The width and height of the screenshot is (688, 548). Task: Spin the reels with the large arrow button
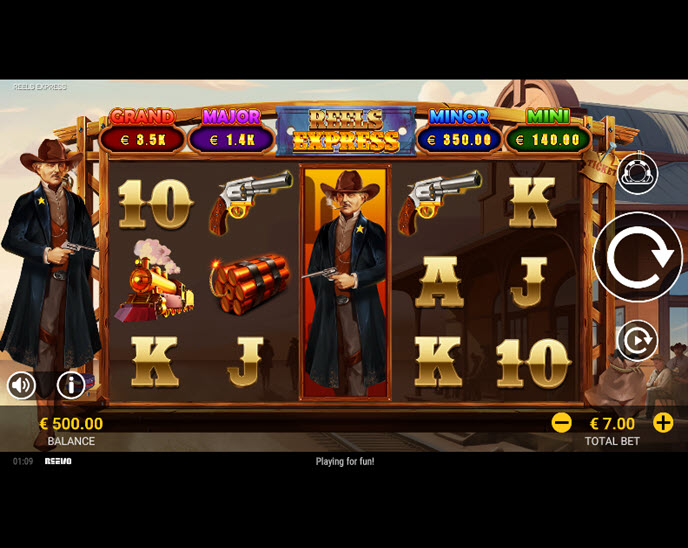coord(637,257)
